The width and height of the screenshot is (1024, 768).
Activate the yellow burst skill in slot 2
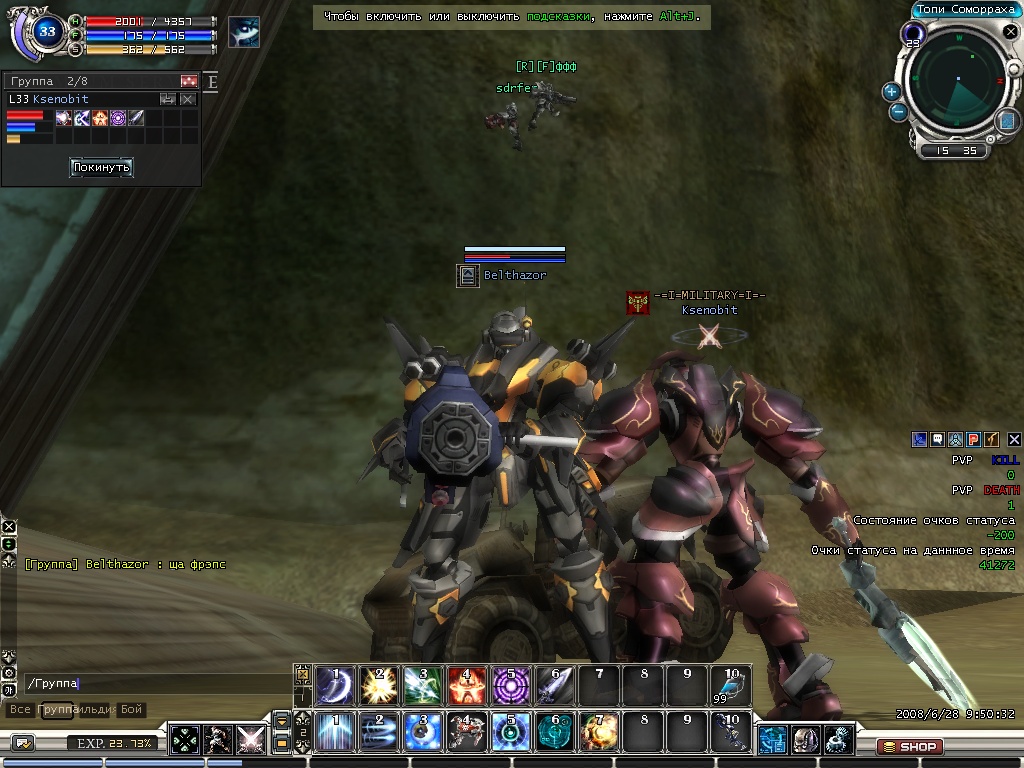tap(379, 686)
